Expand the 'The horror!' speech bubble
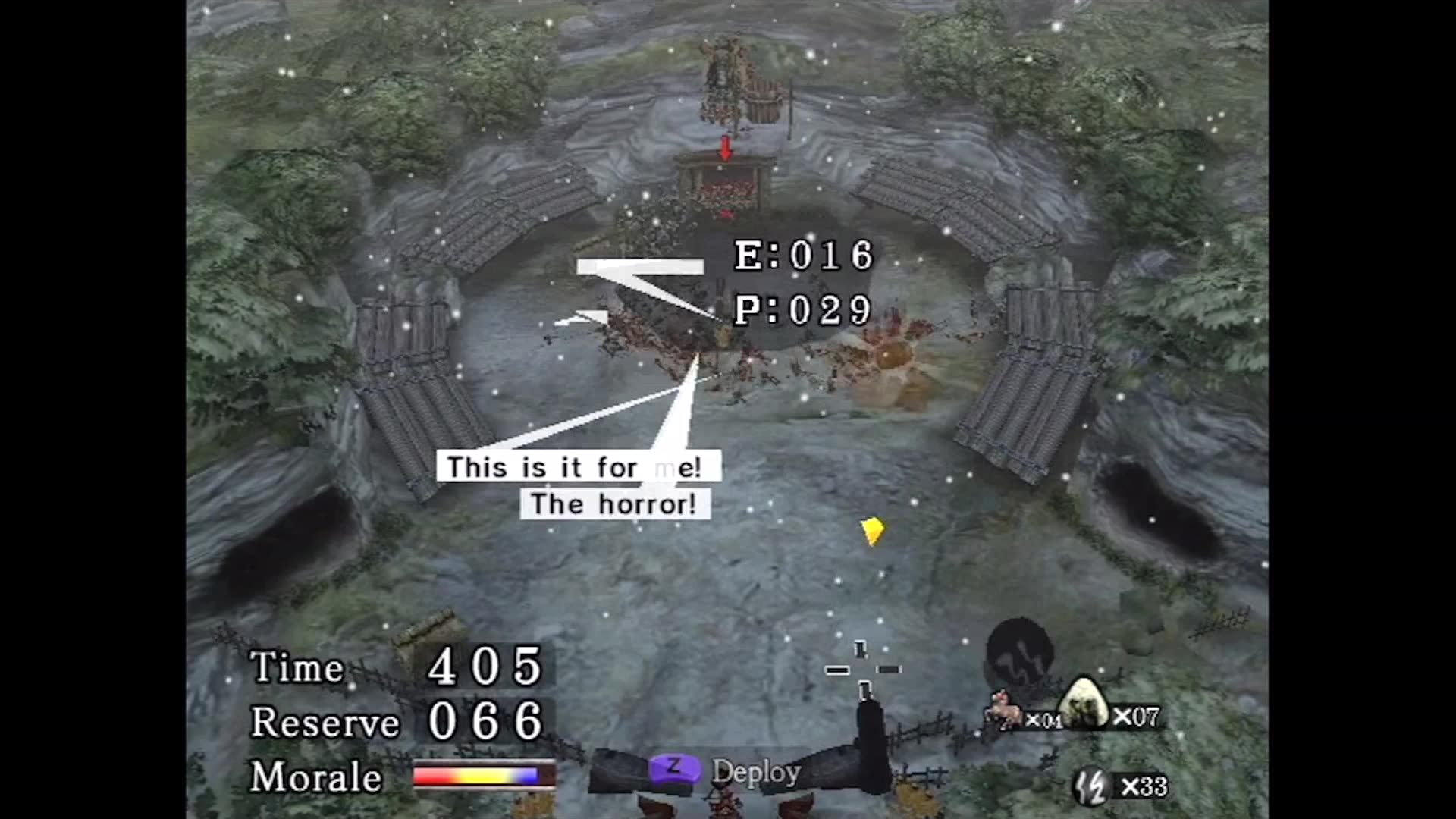This screenshot has height=819, width=1456. pos(615,503)
